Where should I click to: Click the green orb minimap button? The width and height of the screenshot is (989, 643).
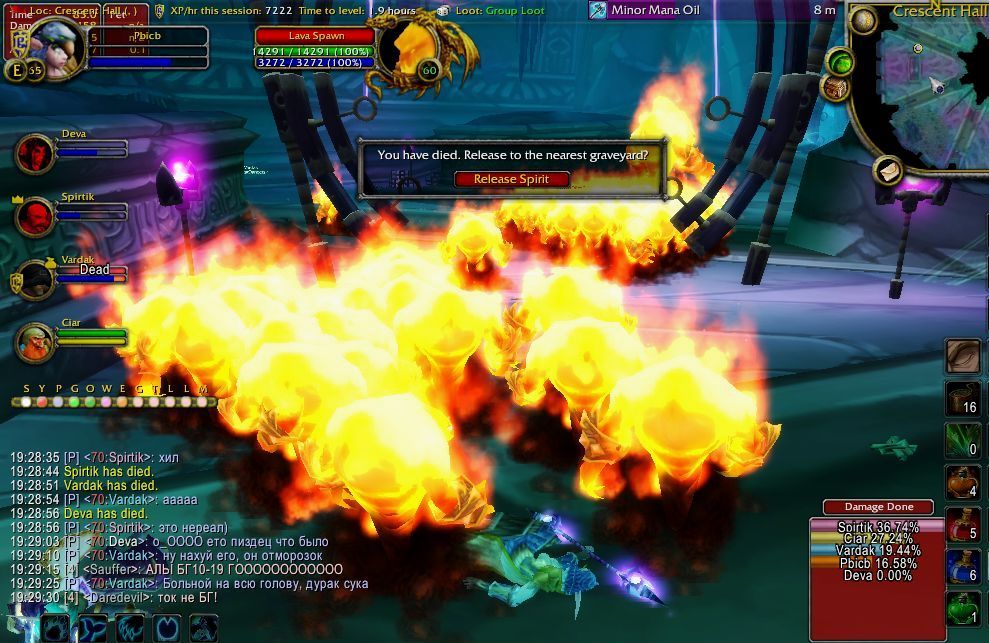point(841,62)
